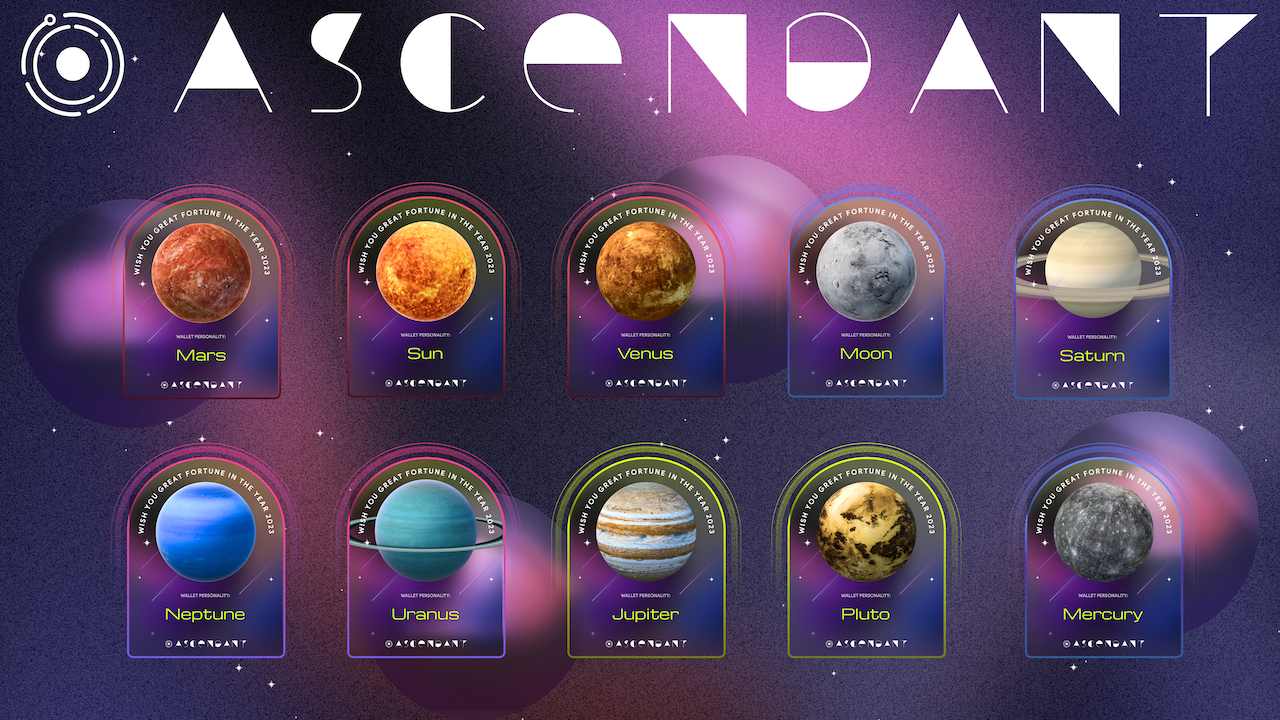Image resolution: width=1280 pixels, height=720 pixels.
Task: Open the Saturn wallet personality card
Action: coord(1092,300)
